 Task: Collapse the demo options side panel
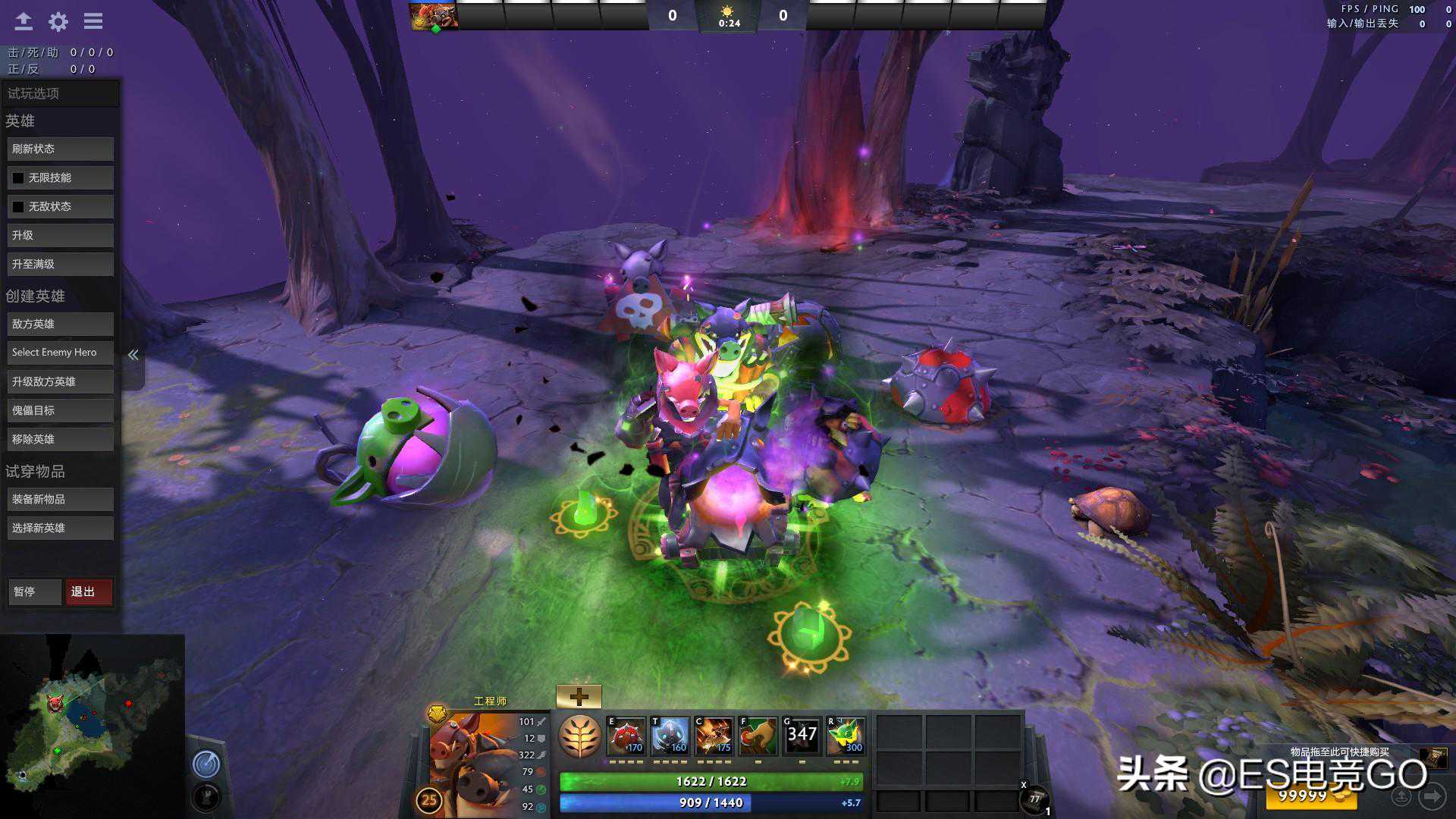pyautogui.click(x=133, y=355)
